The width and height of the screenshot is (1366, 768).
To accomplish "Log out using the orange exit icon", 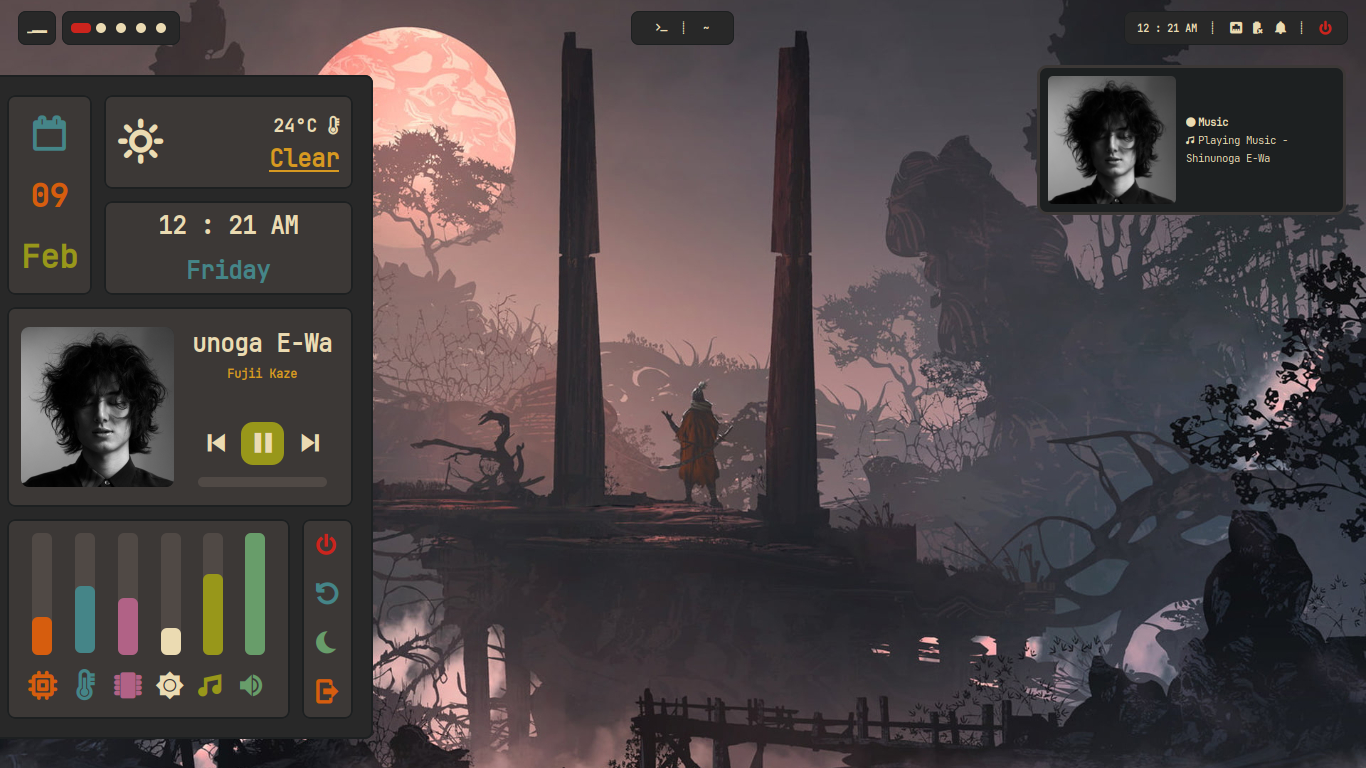I will click(327, 691).
